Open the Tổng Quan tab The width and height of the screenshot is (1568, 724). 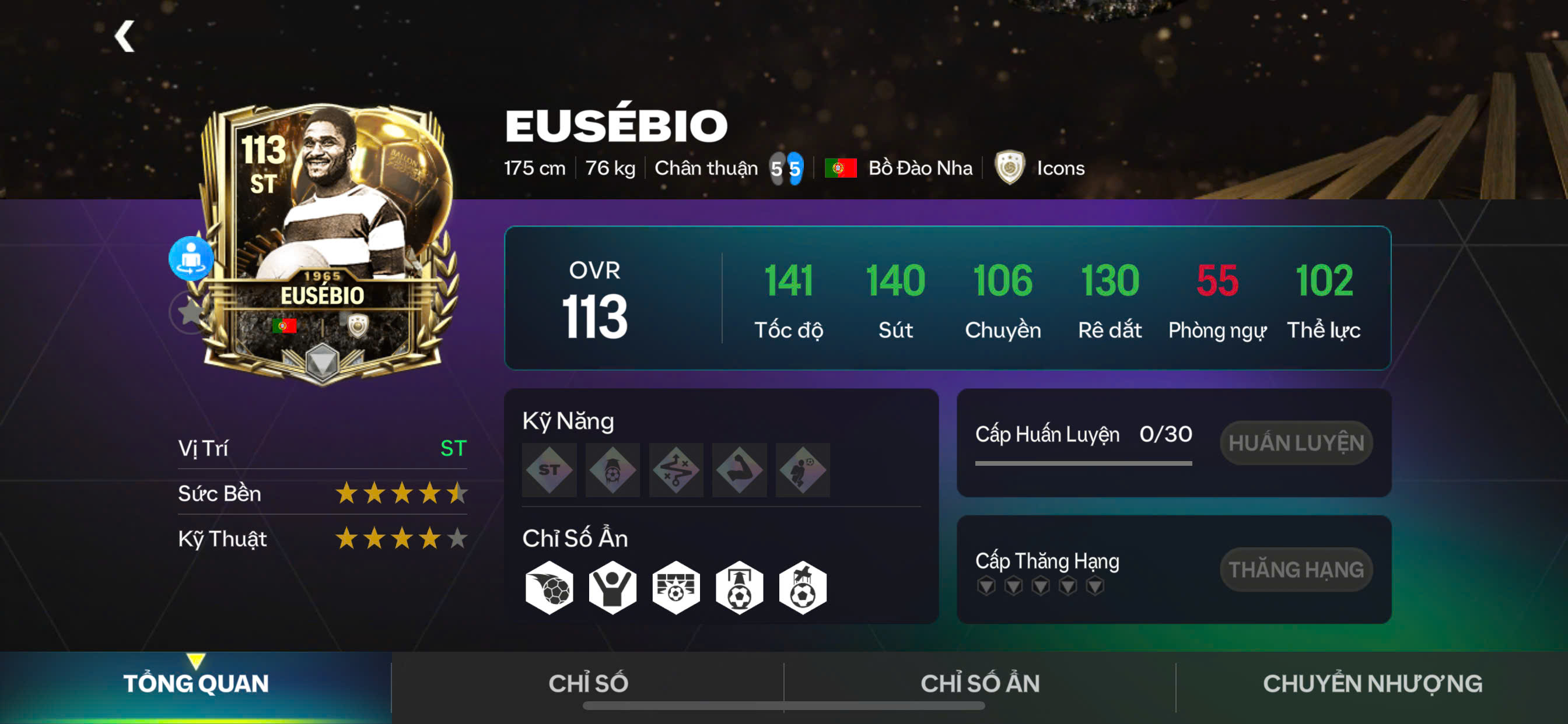(x=195, y=684)
